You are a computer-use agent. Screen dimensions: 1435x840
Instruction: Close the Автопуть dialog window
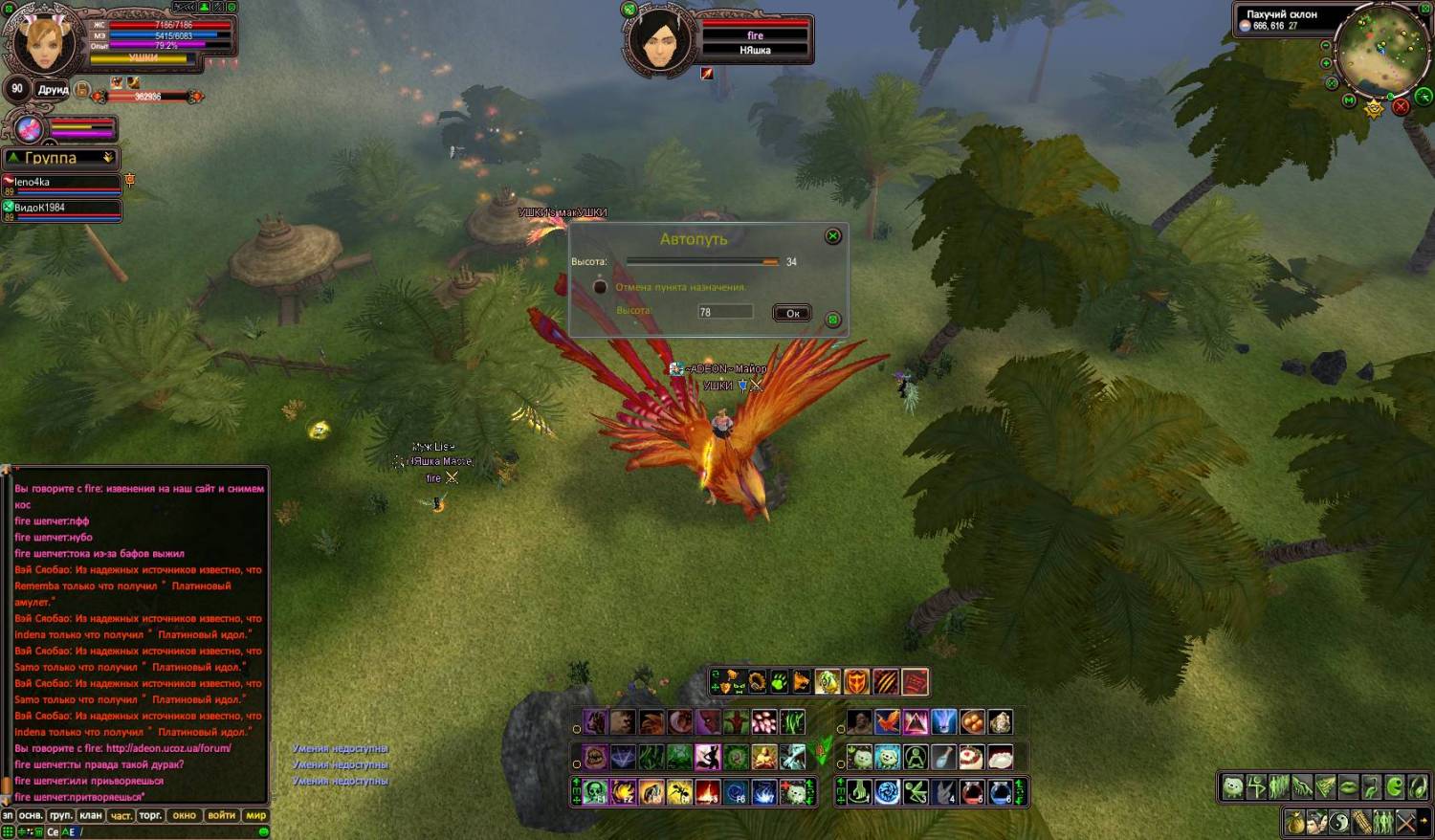point(833,236)
